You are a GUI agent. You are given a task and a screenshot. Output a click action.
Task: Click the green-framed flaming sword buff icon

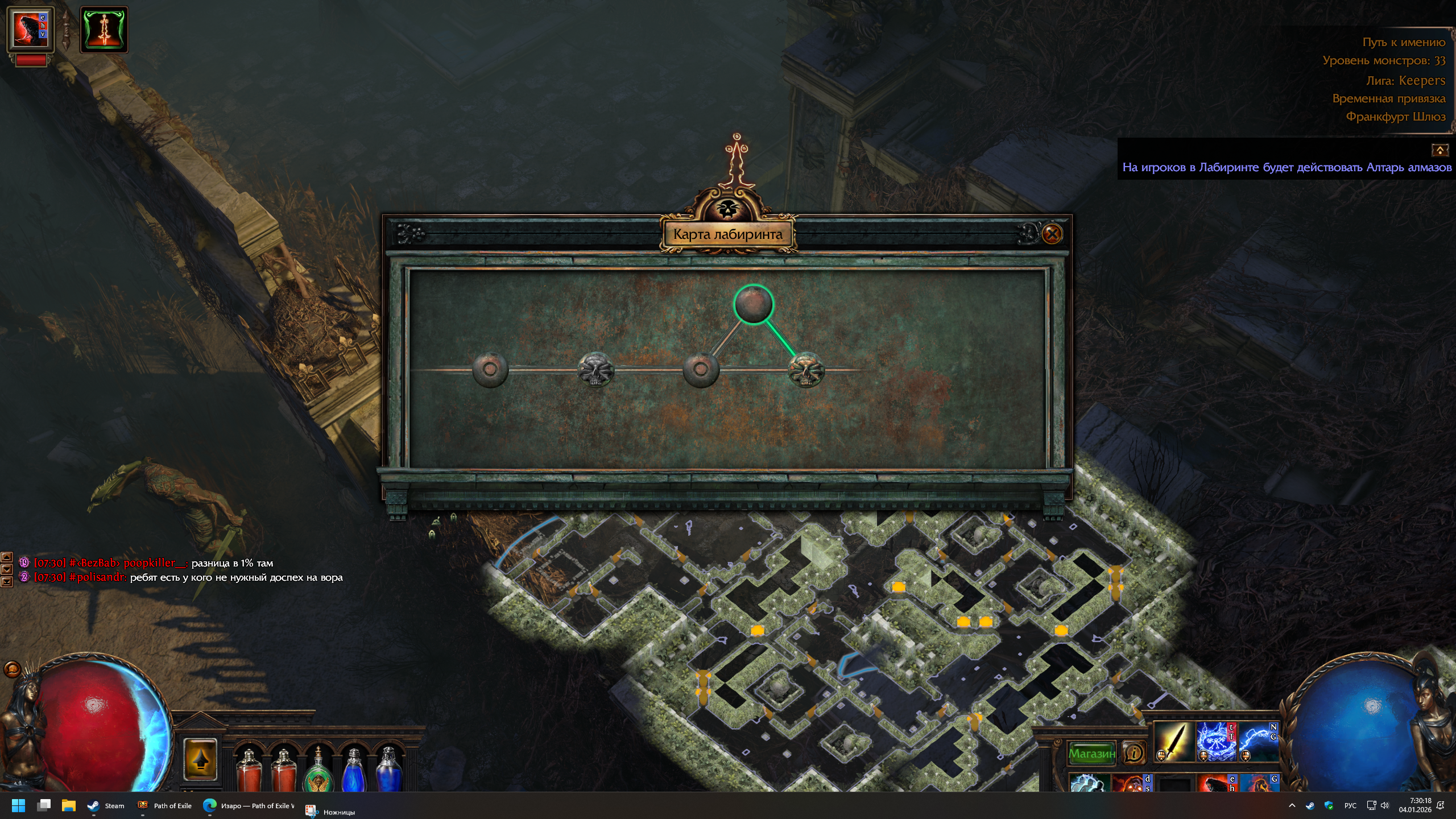point(104,30)
